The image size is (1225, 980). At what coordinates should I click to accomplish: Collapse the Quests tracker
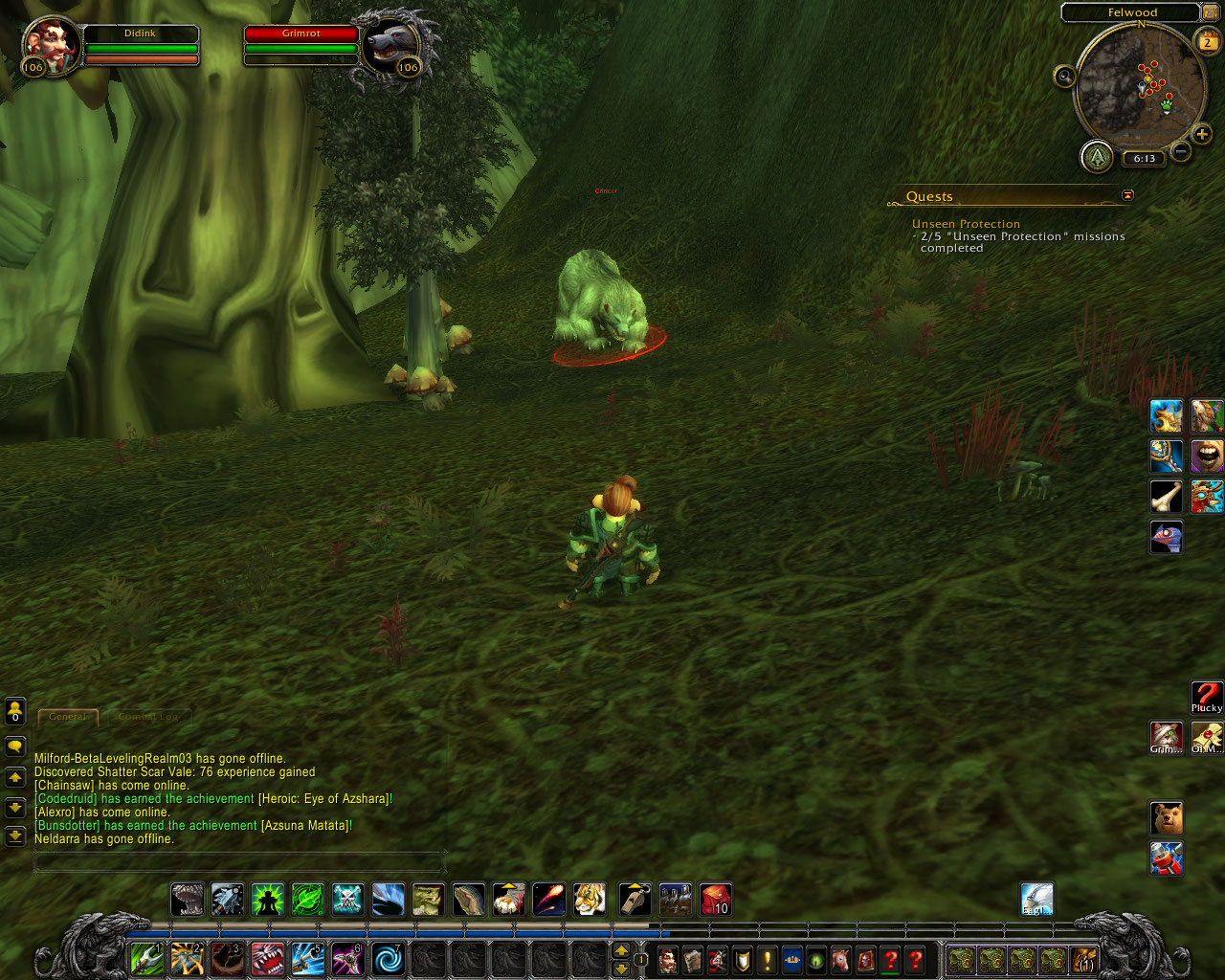pos(1127,195)
